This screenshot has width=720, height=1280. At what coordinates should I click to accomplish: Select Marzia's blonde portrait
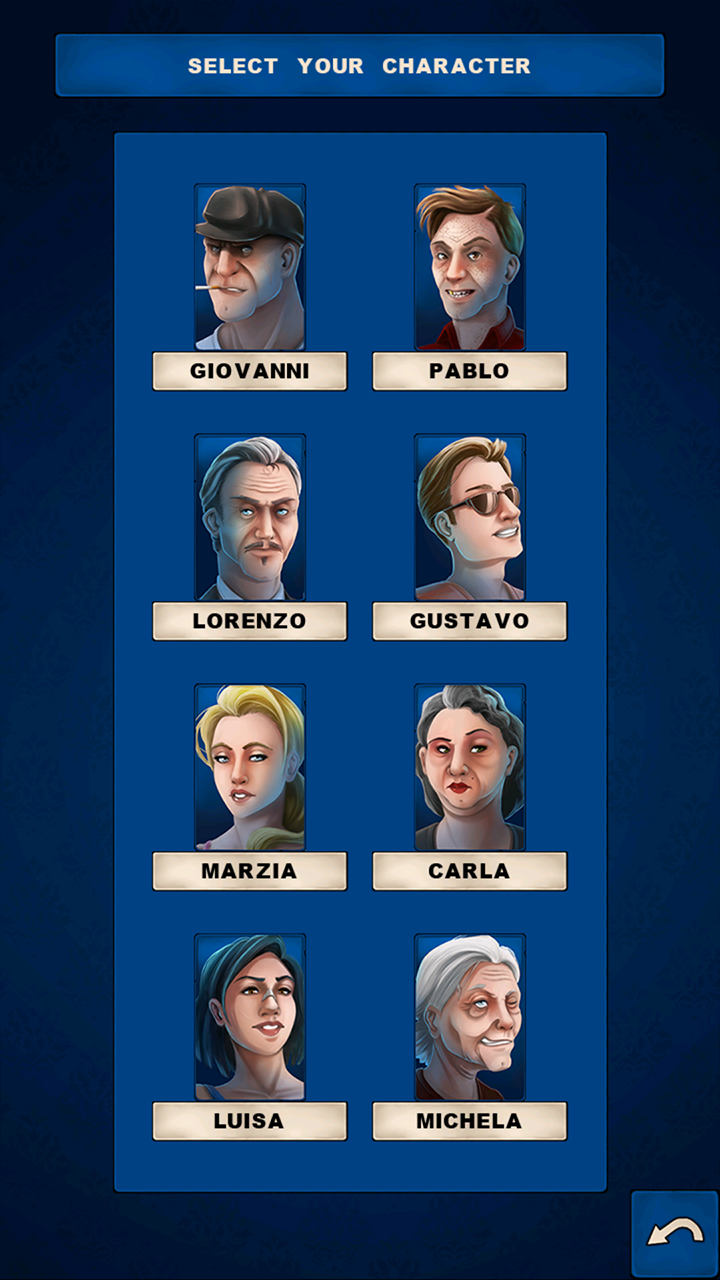click(x=250, y=767)
